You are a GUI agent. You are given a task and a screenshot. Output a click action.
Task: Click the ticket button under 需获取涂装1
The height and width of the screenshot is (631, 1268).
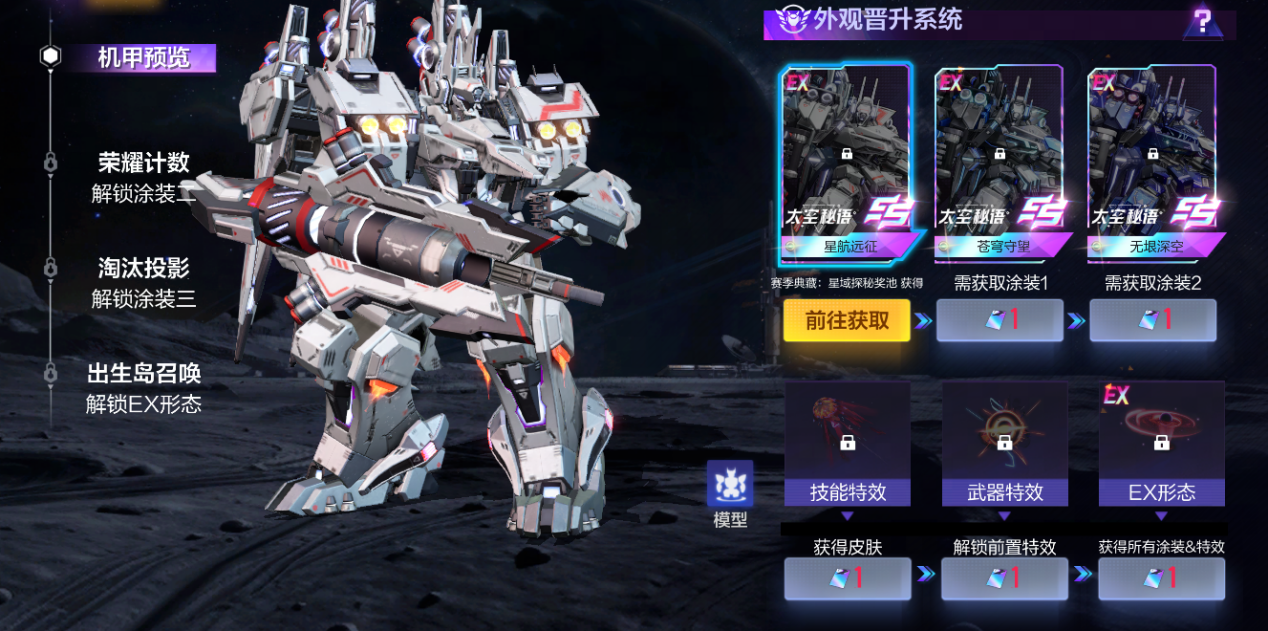[999, 321]
